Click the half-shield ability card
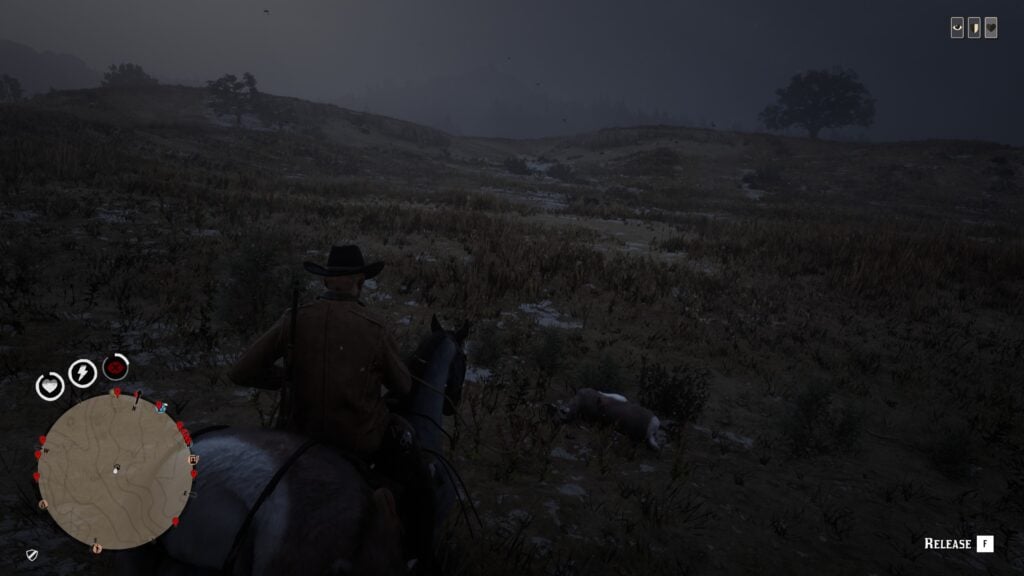The height and width of the screenshot is (576, 1024). pyautogui.click(x=974, y=28)
